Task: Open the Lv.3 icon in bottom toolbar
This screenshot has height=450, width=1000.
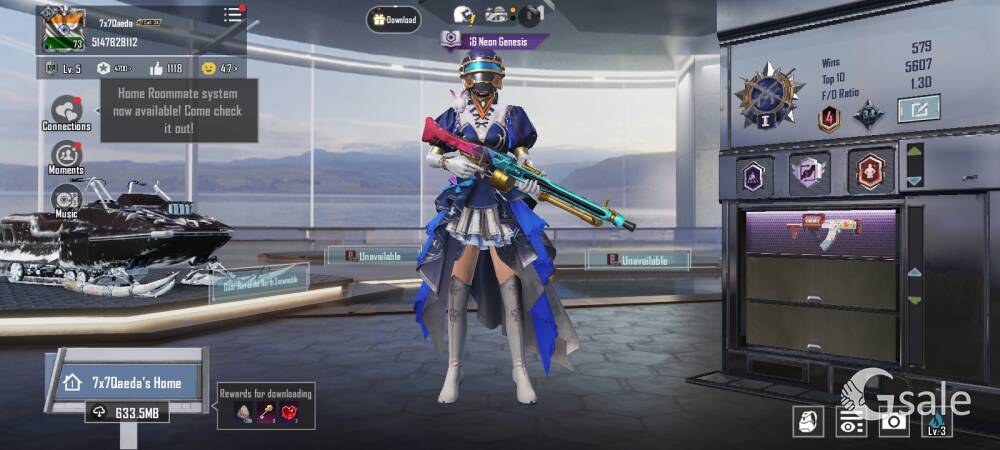Action: click(x=936, y=421)
